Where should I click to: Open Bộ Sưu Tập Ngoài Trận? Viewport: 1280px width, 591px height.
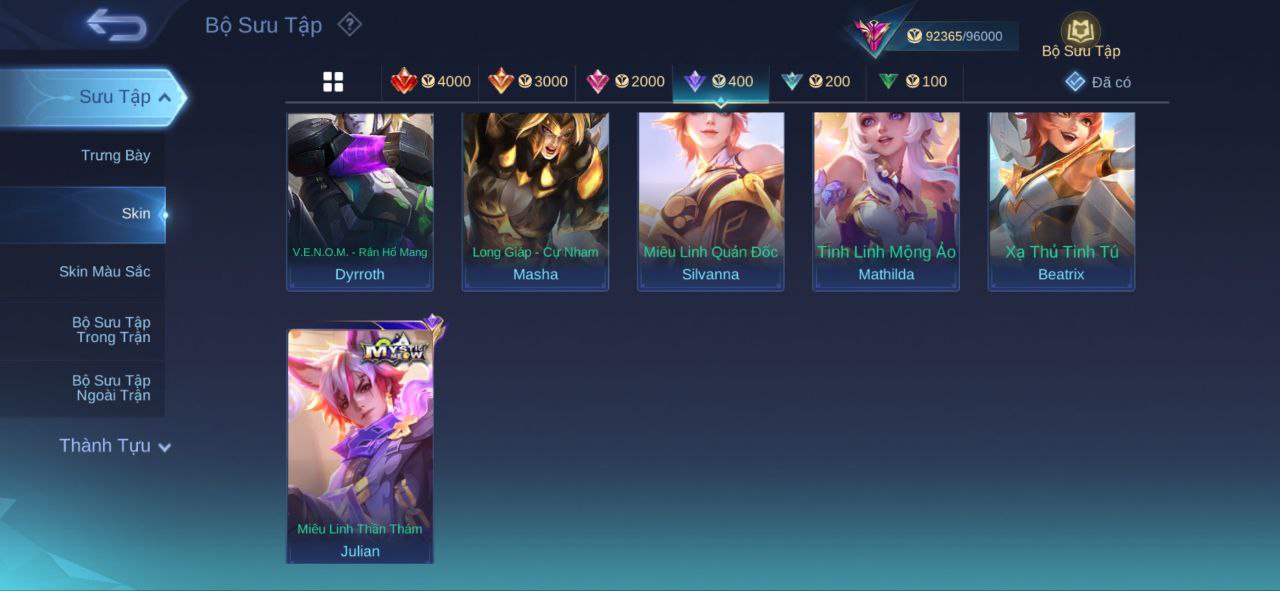[x=111, y=387]
